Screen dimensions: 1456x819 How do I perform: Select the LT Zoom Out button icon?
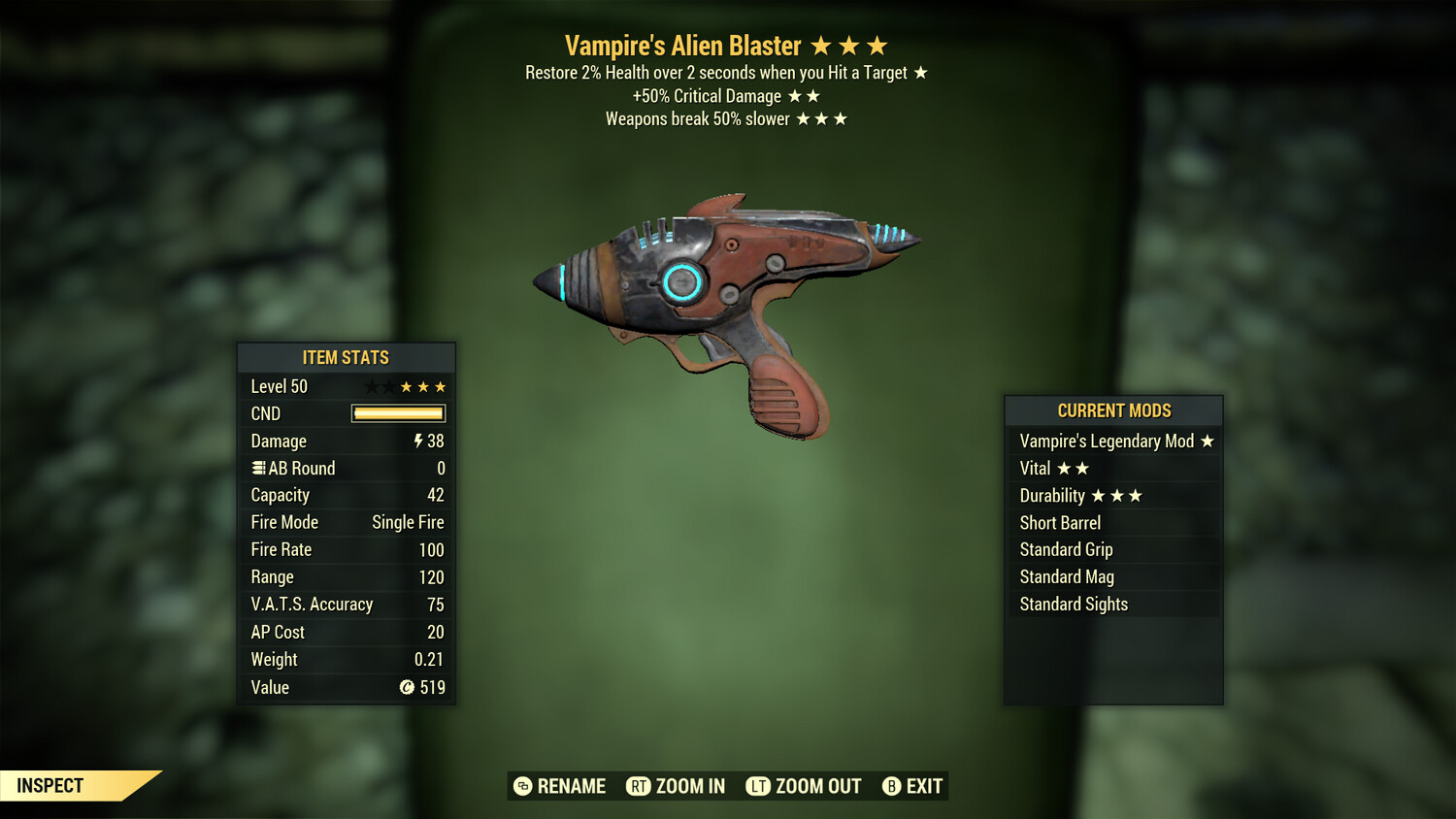760,786
